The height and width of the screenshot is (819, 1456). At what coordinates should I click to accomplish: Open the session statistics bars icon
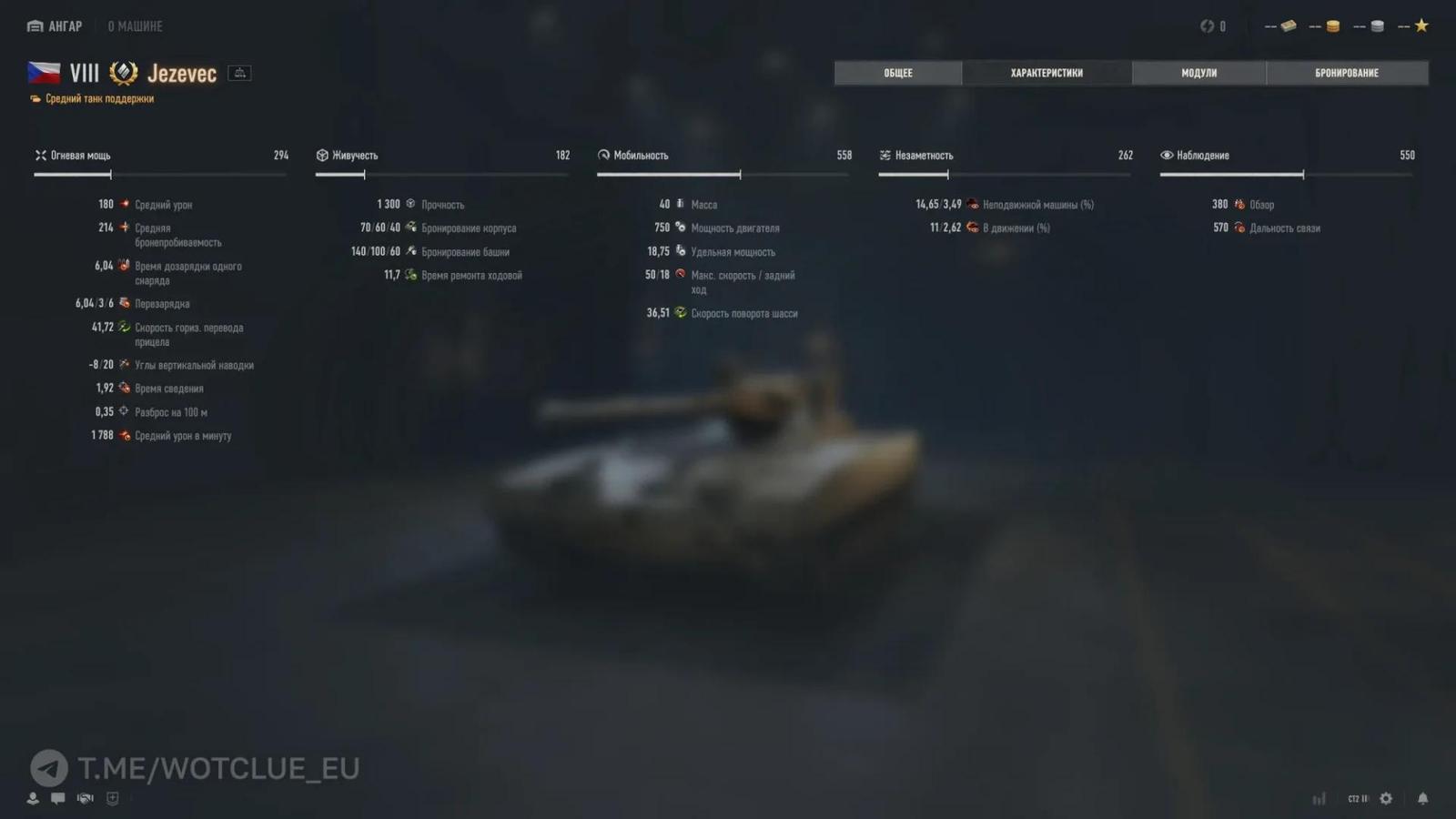1319,798
